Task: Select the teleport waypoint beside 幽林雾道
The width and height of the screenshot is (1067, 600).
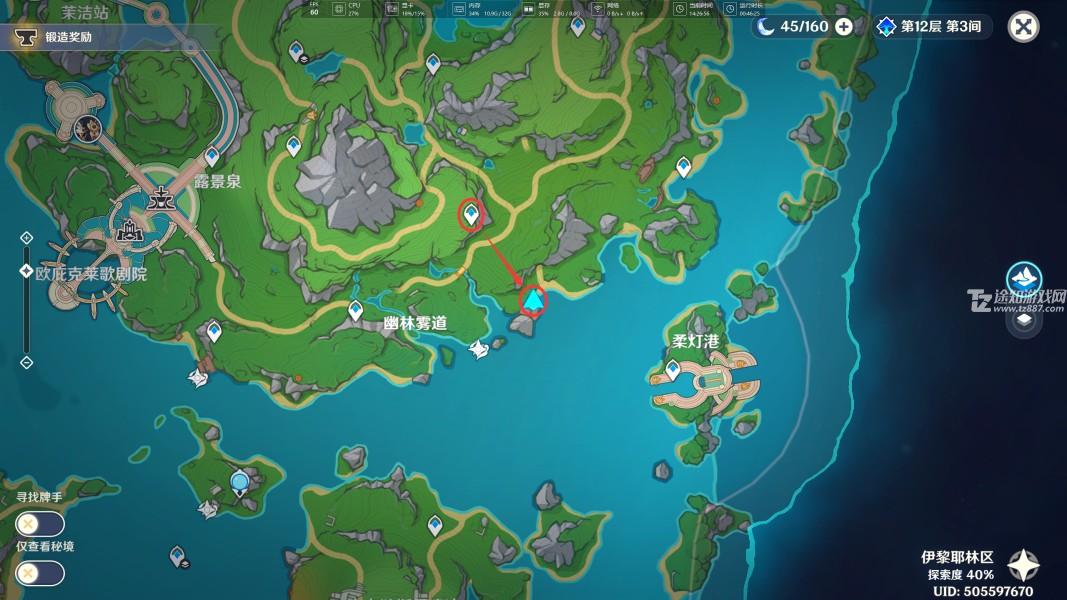Action: pyautogui.click(x=355, y=311)
